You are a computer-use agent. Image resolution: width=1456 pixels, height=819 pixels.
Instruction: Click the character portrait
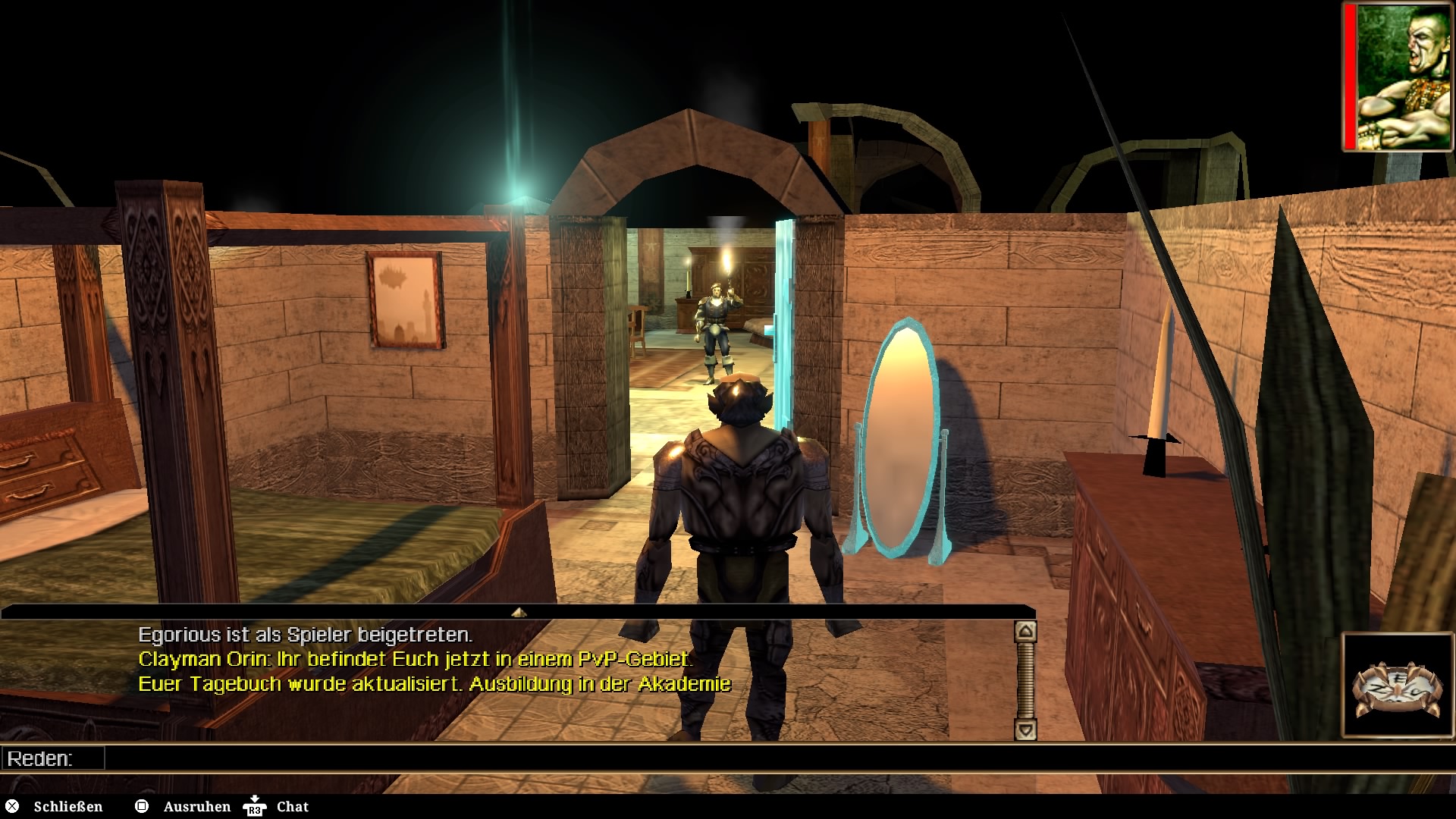click(x=1404, y=77)
